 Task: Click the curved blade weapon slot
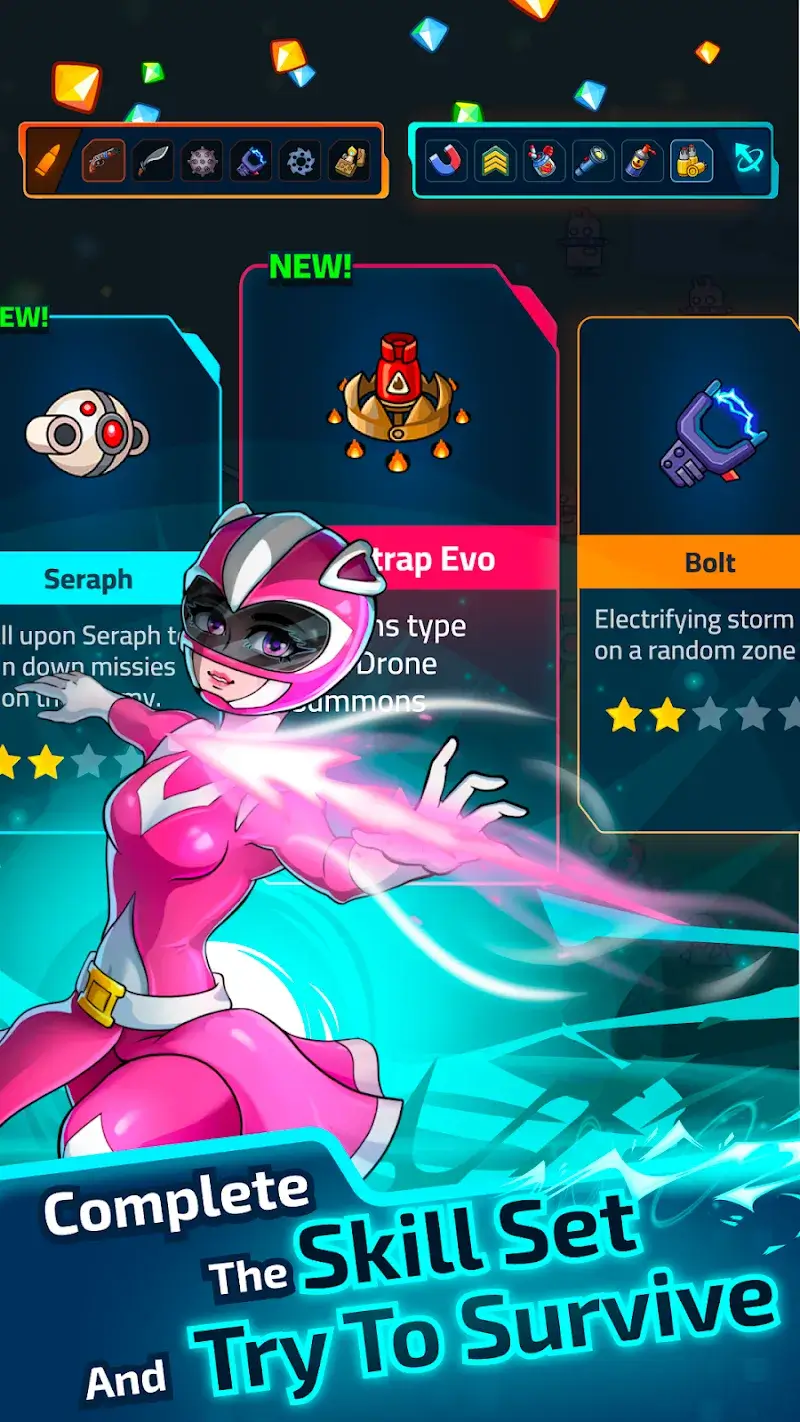[x=153, y=160]
